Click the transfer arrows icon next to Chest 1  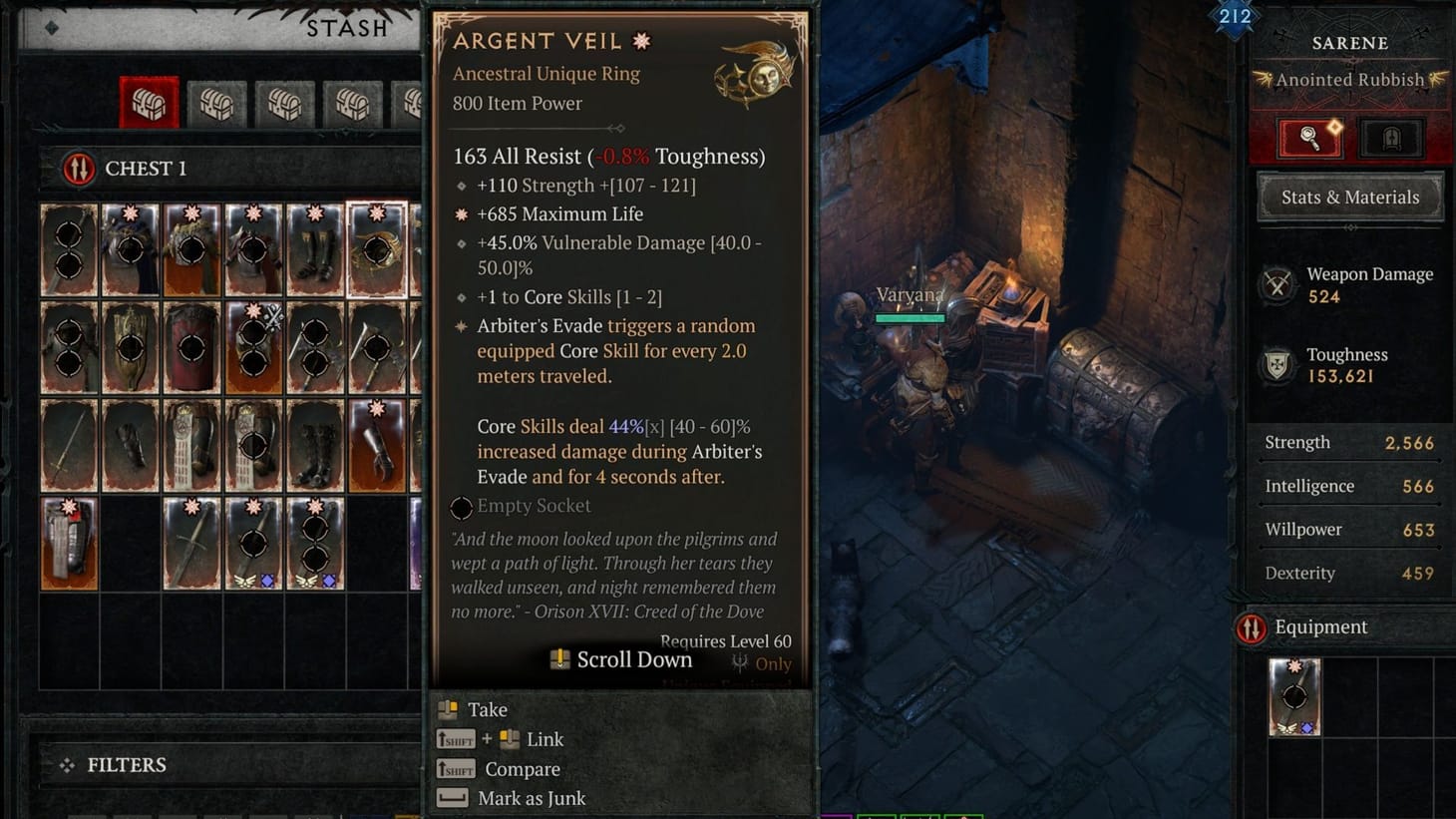[78, 168]
